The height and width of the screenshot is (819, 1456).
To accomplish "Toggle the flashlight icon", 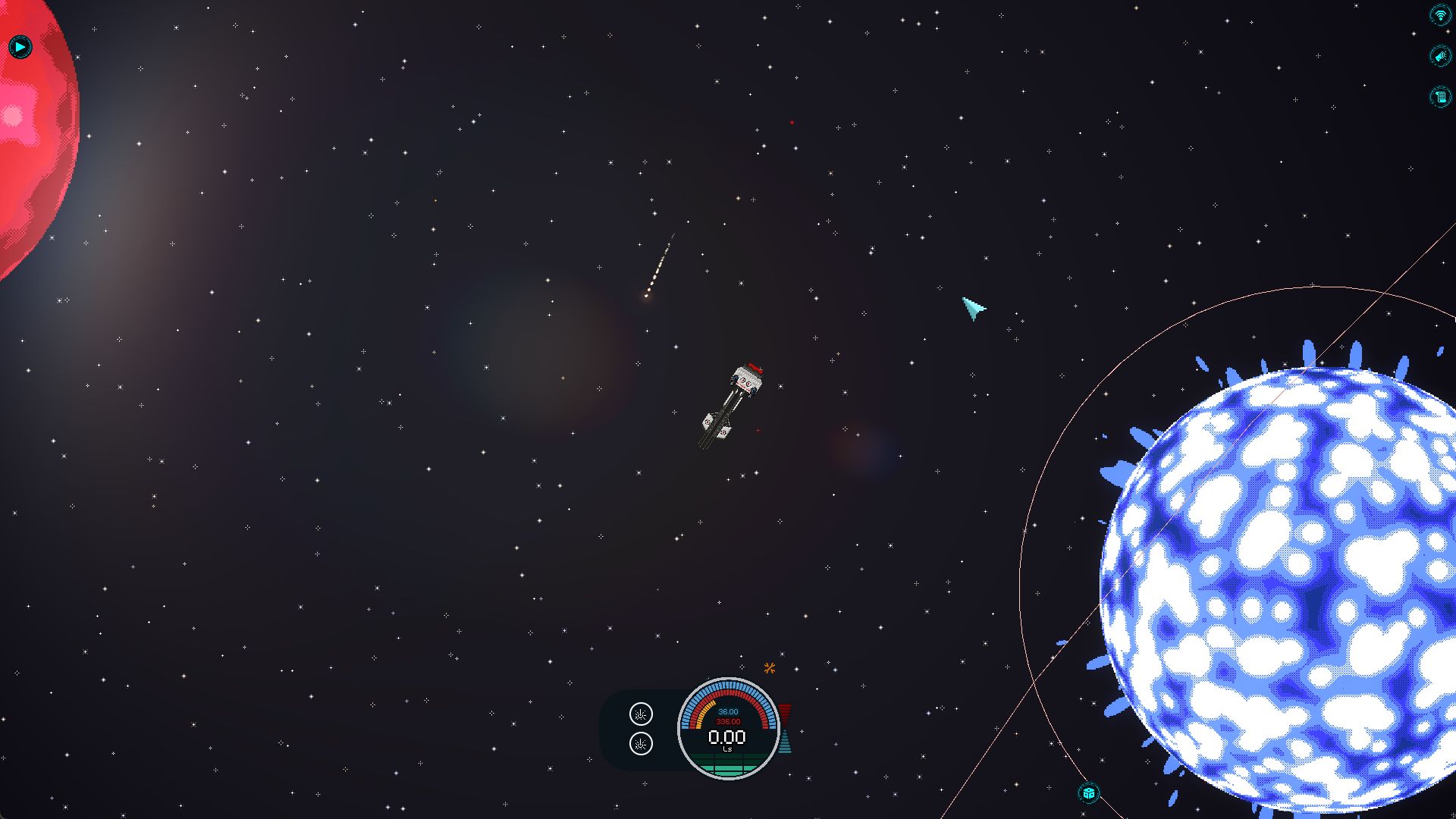I will pyautogui.click(x=1439, y=56).
